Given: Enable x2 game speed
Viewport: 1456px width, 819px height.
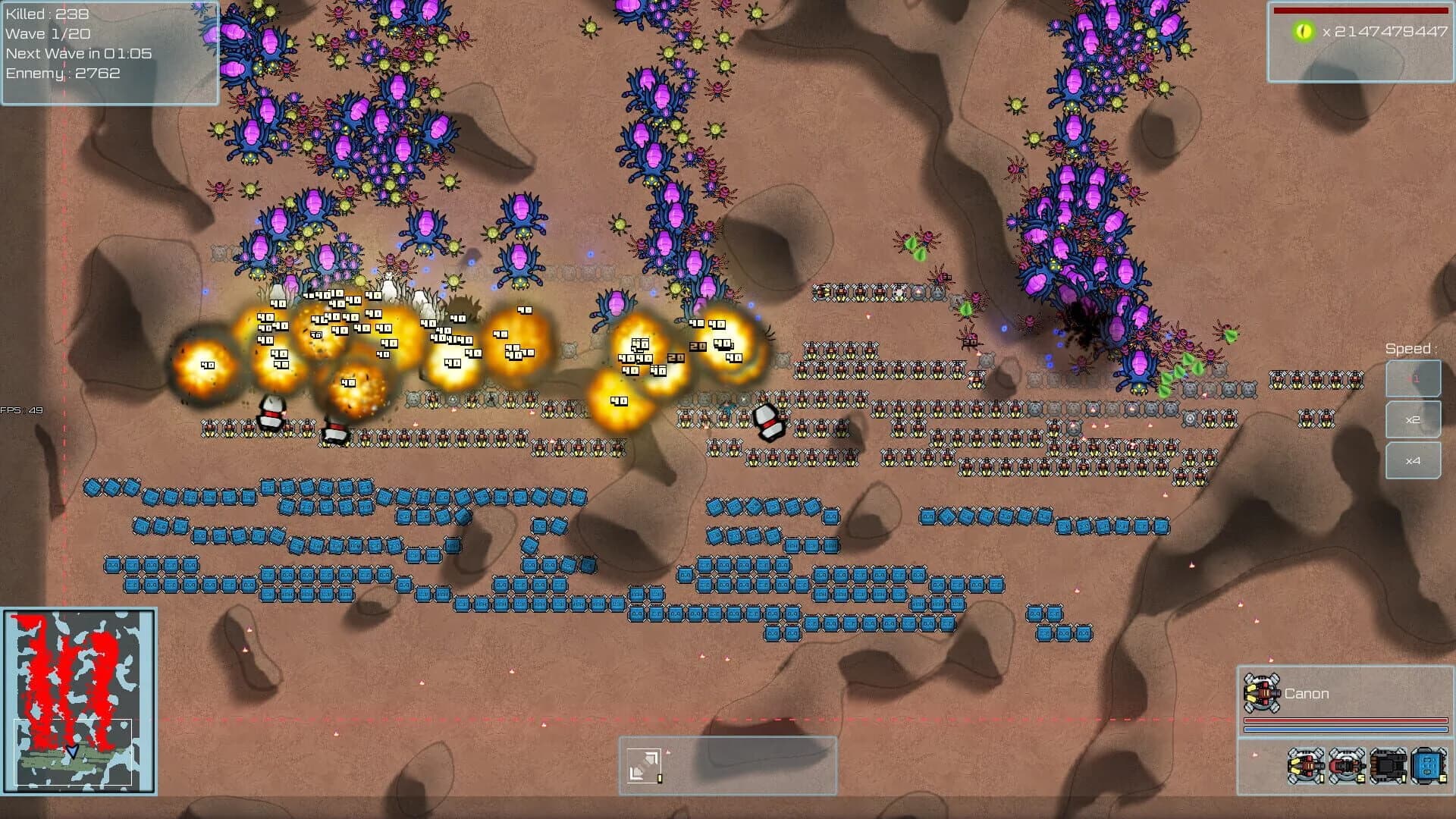Looking at the screenshot, I should click(x=1414, y=419).
